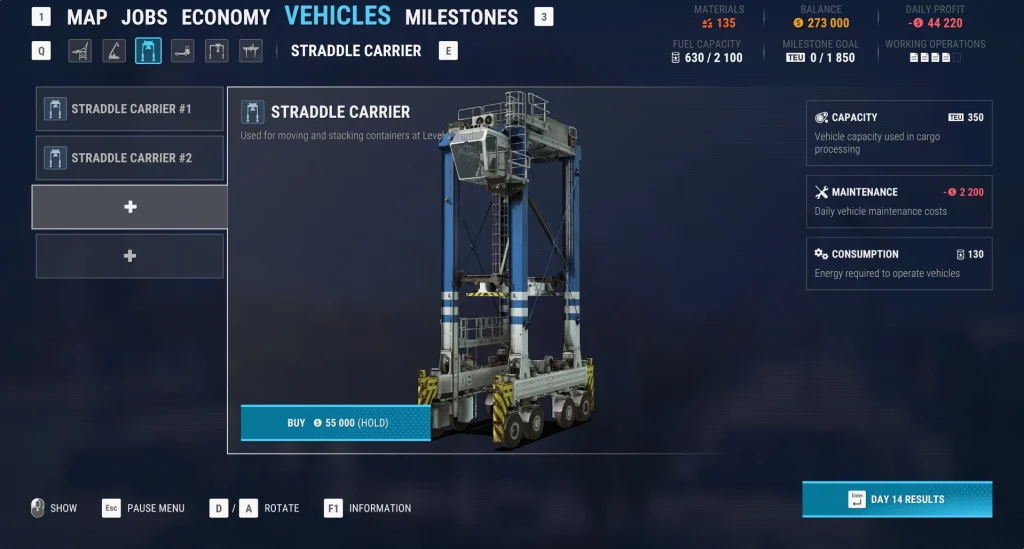The image size is (1024, 549).
Task: Select Straddle Carrier #1 from the list
Action: coord(130,109)
